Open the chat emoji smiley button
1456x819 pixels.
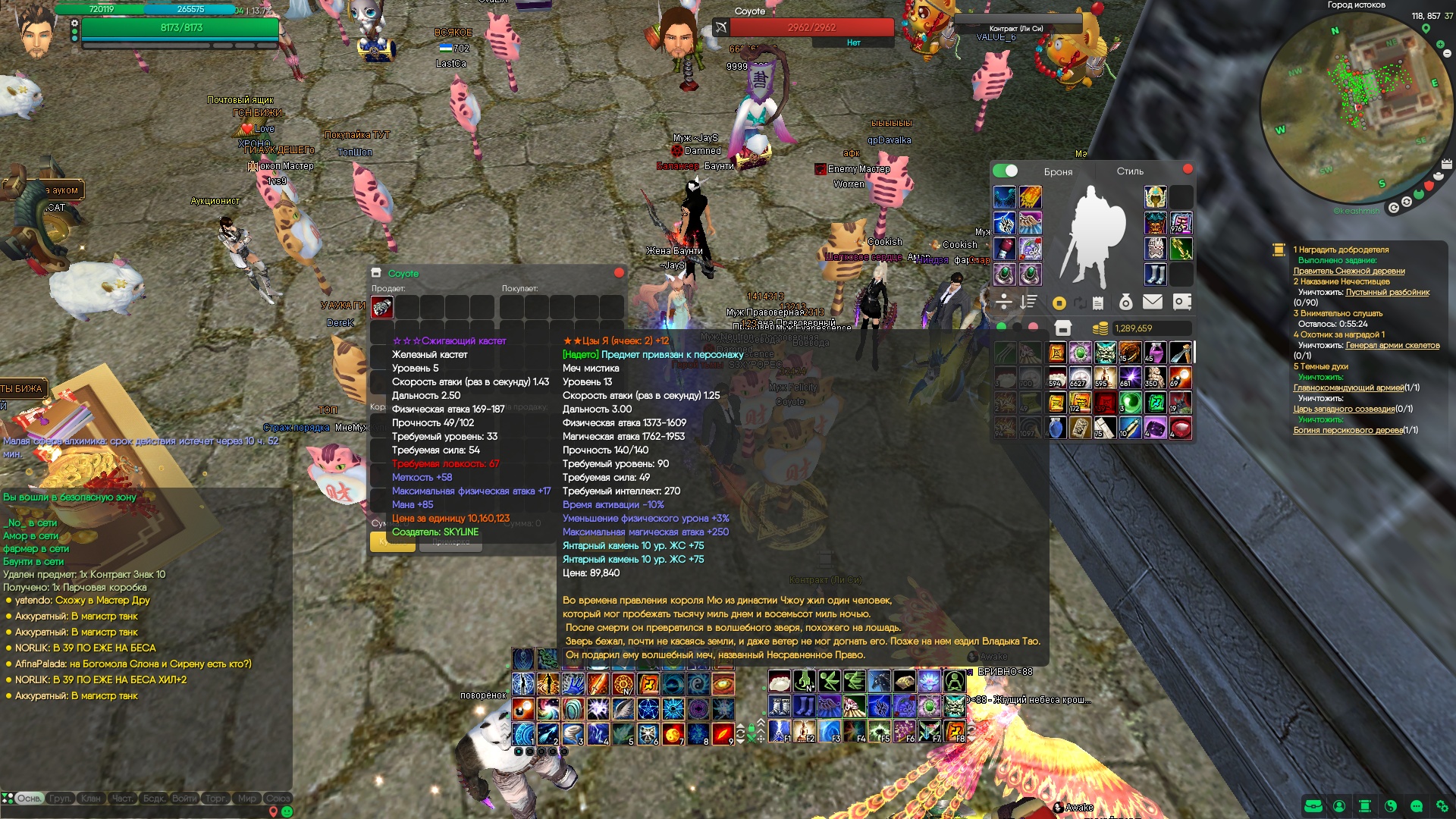287,811
